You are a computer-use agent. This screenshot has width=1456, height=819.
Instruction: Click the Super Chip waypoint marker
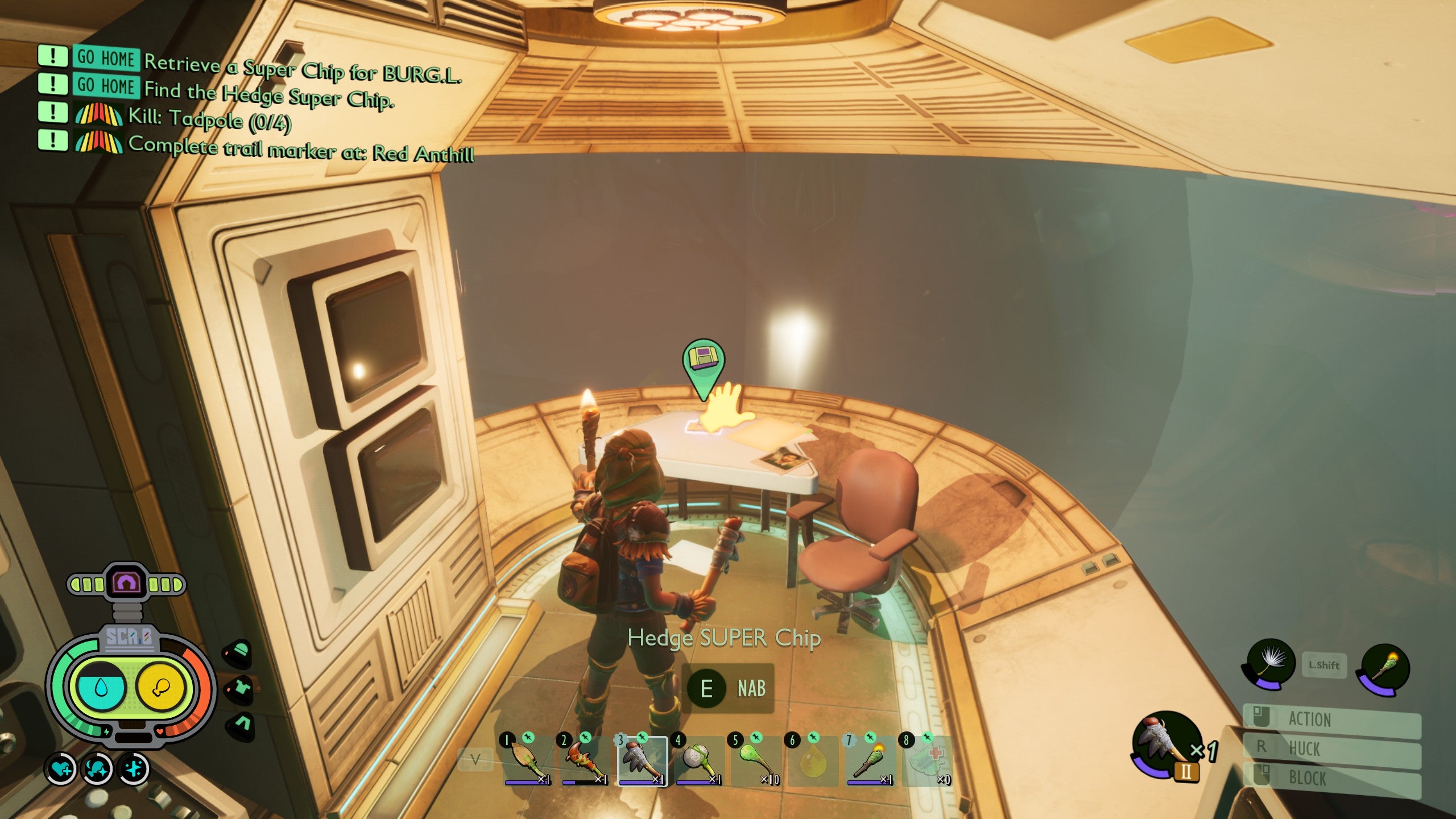tap(704, 364)
